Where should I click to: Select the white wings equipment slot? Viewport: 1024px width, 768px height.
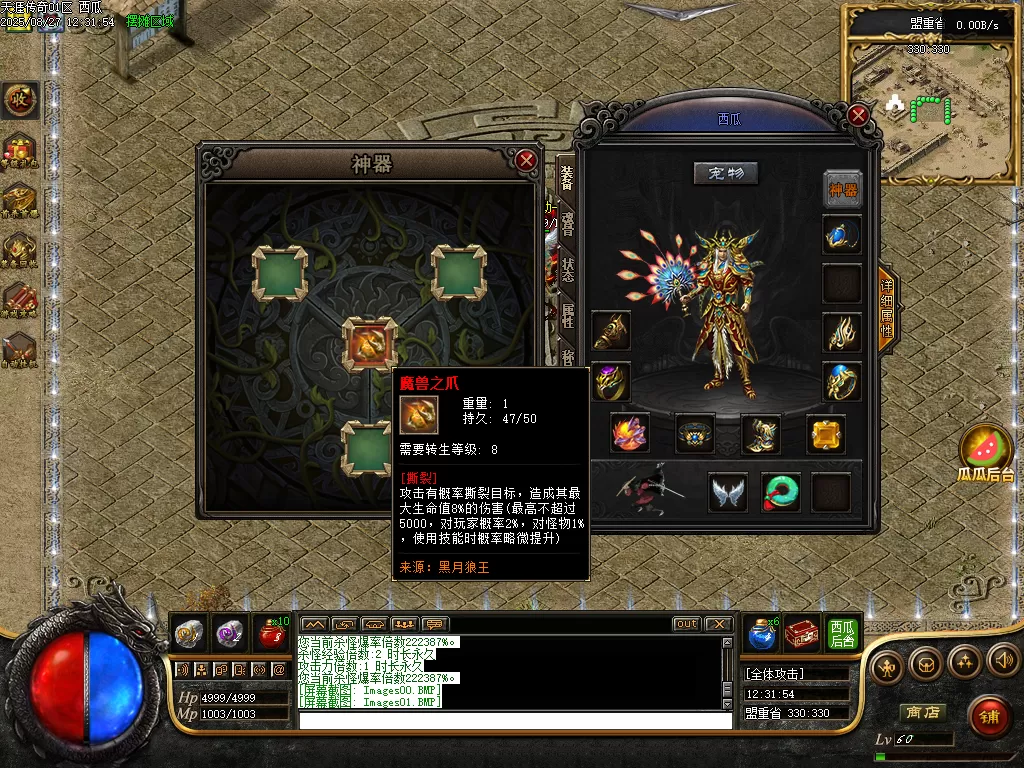pyautogui.click(x=728, y=492)
